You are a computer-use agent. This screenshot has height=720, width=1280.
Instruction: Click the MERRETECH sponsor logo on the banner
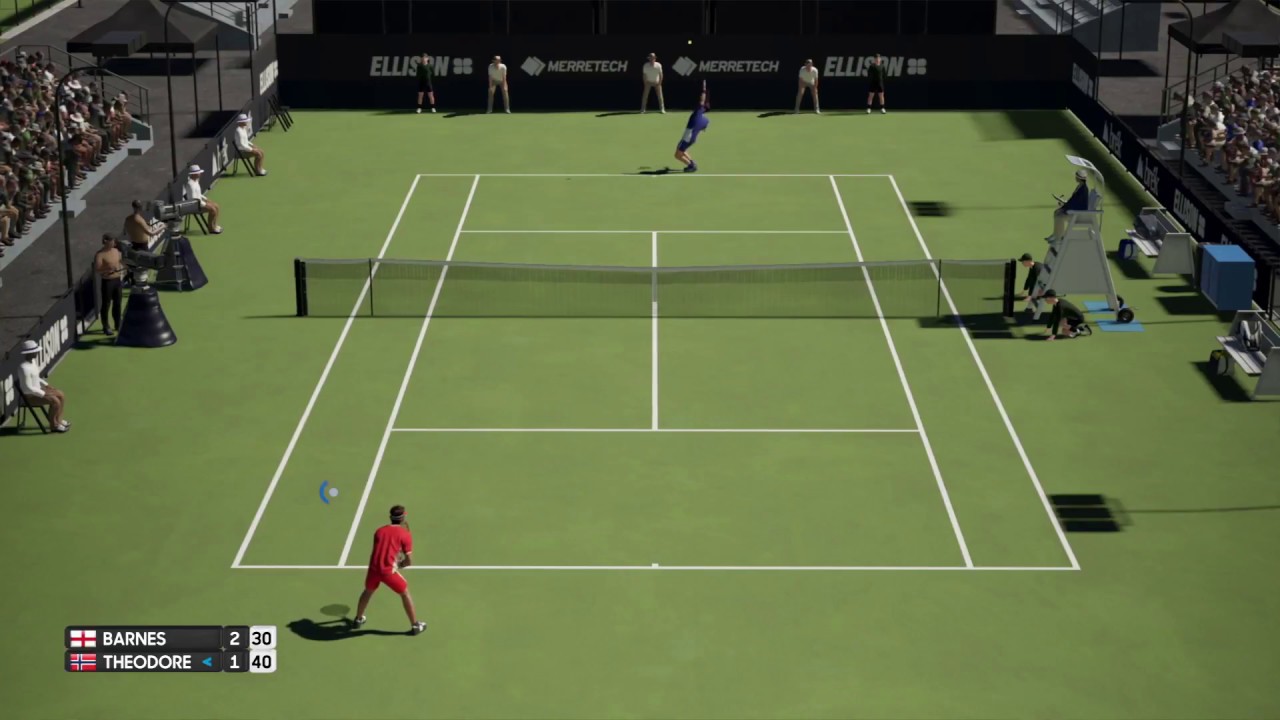588,66
